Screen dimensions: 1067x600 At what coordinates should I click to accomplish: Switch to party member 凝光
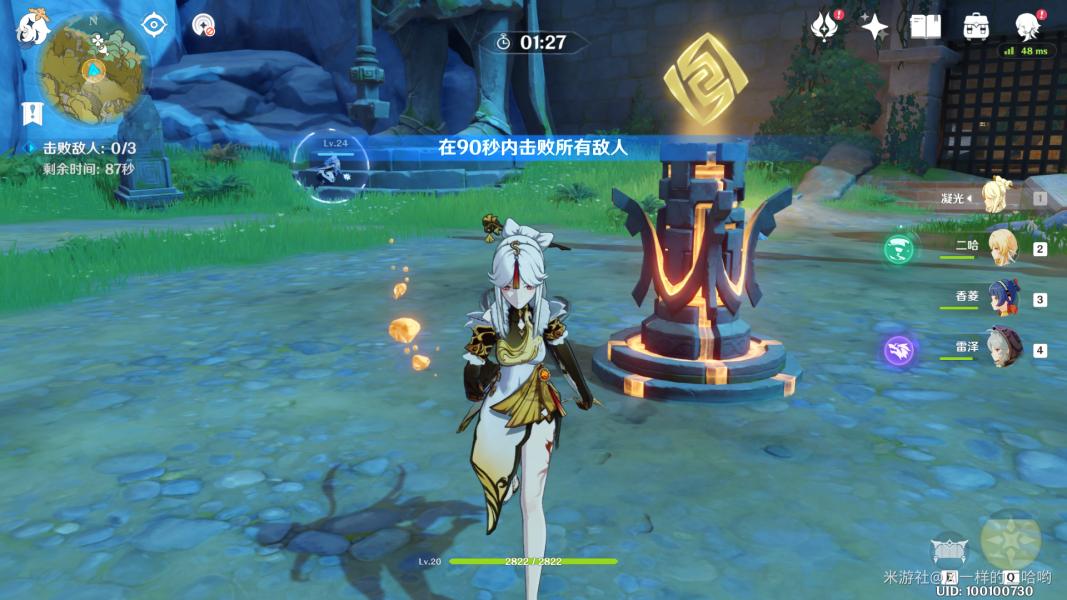(998, 196)
